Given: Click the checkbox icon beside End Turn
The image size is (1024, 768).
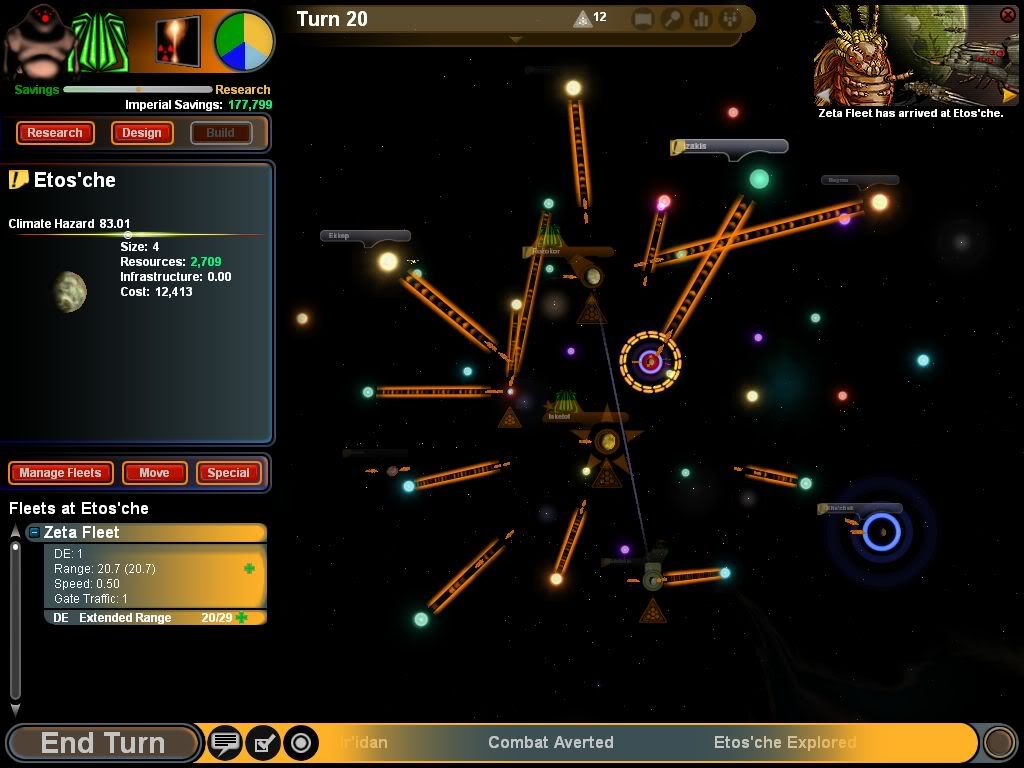Looking at the screenshot, I should pyautogui.click(x=263, y=743).
